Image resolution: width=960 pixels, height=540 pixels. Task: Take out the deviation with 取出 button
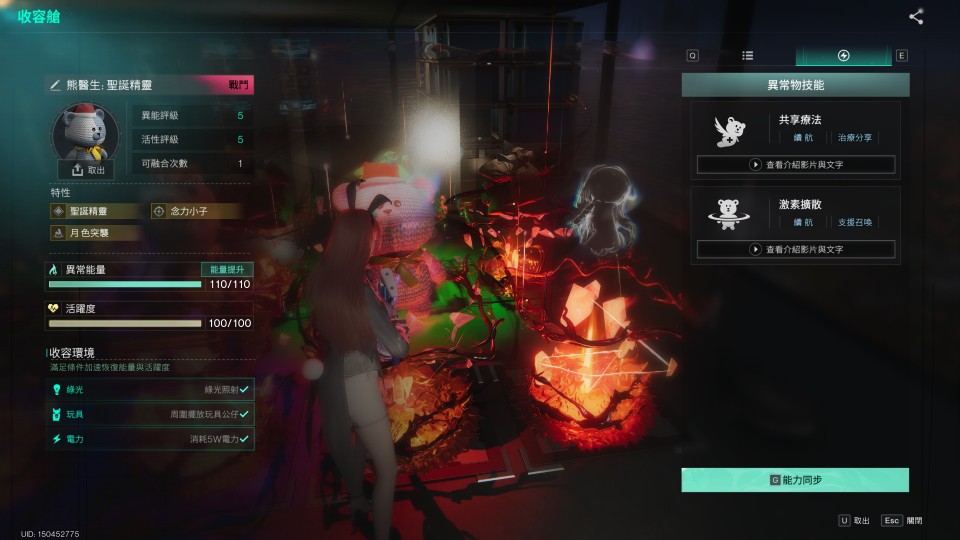pyautogui.click(x=86, y=170)
